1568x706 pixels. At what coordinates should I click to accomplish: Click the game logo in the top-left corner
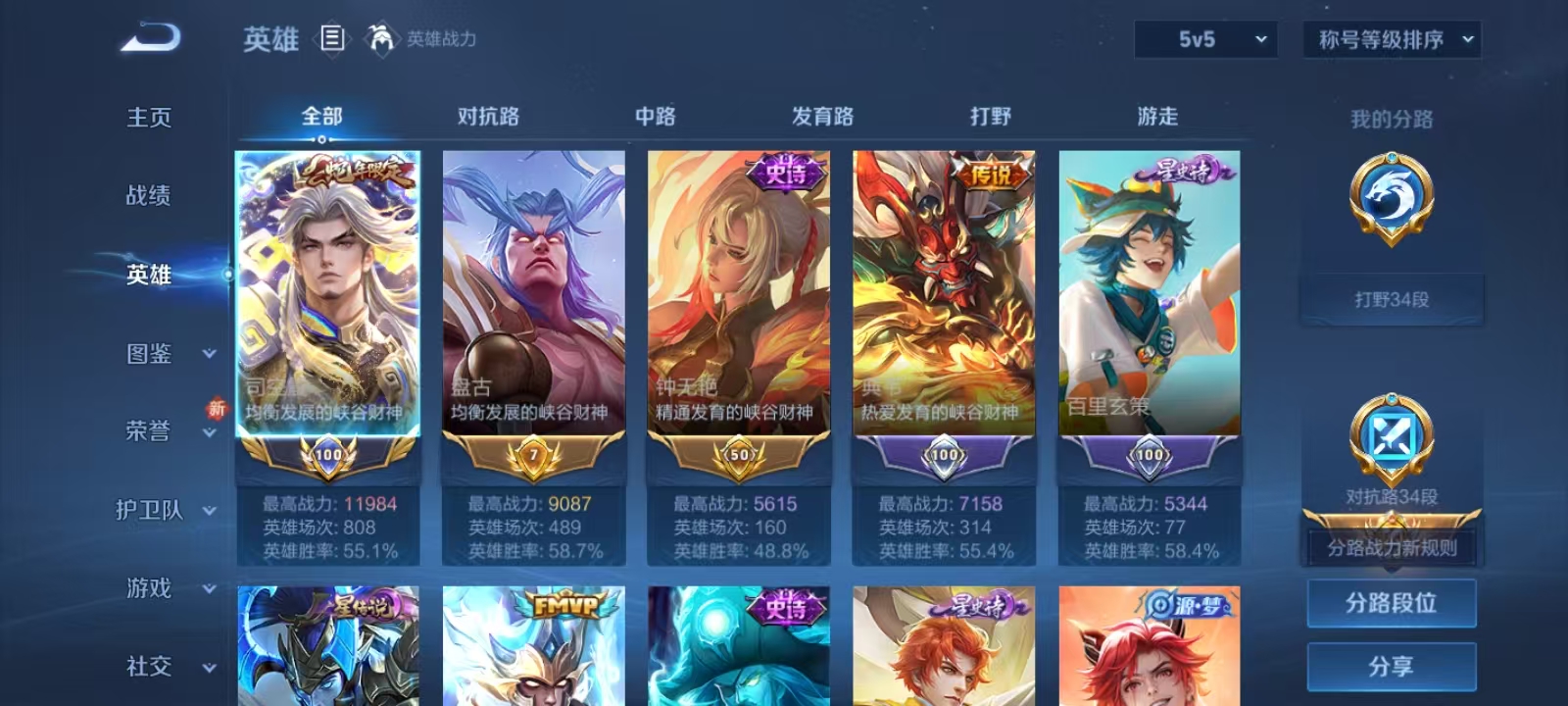[149, 37]
